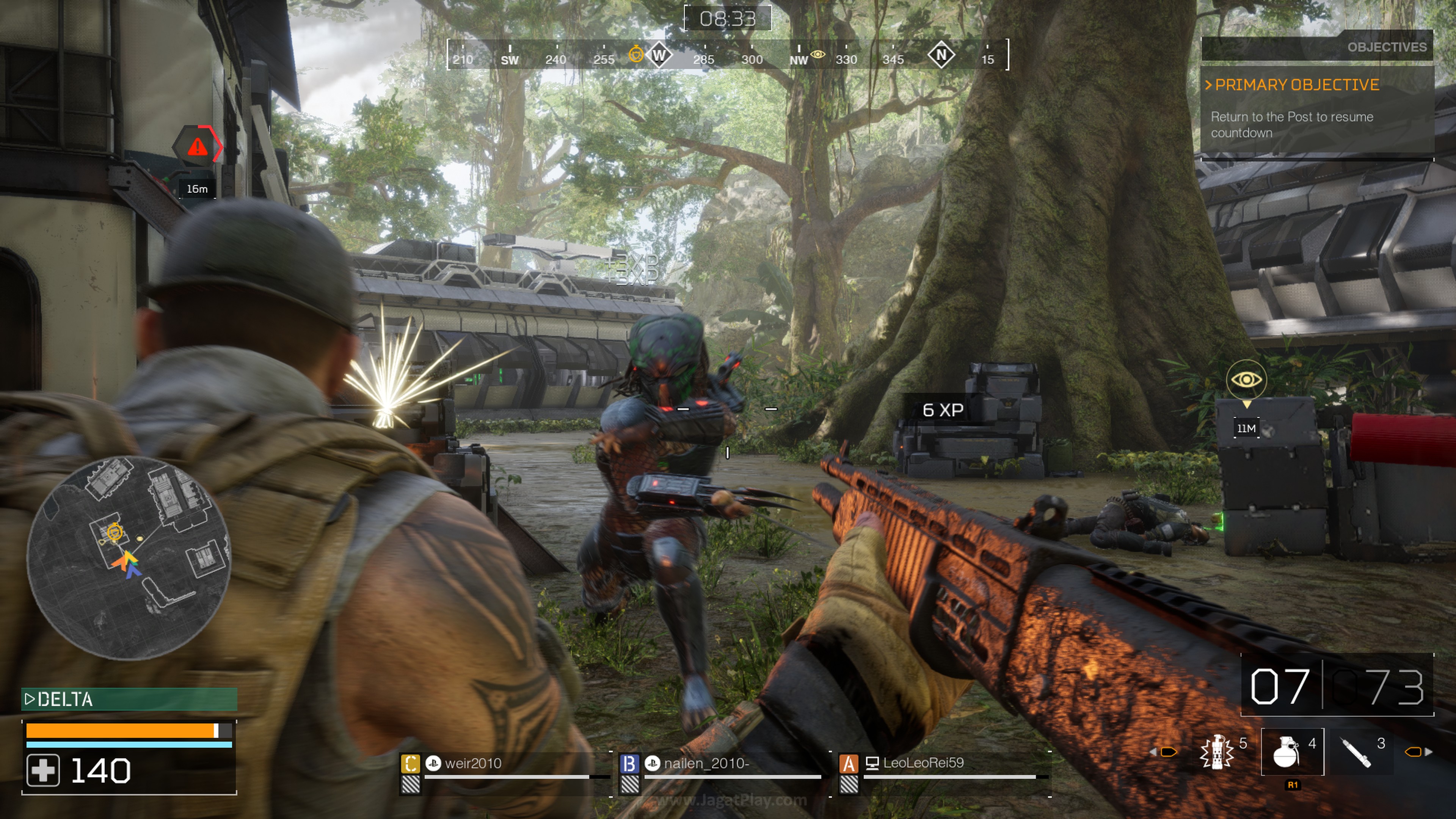Screen dimensions: 1456x819
Task: Click the eye icon on the compass bar
Action: (x=817, y=54)
